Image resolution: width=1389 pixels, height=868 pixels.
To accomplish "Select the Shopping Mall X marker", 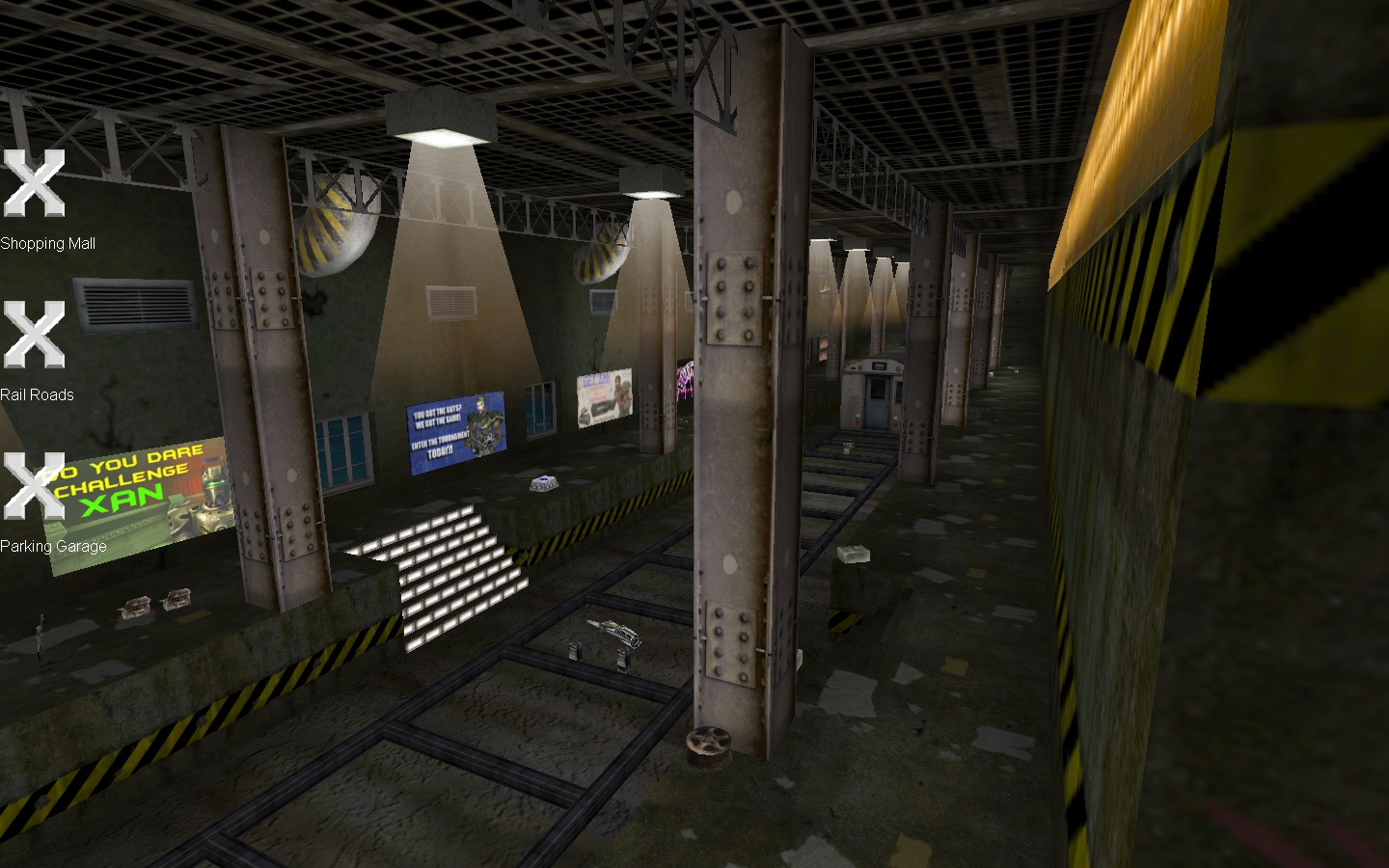I will 33,186.
